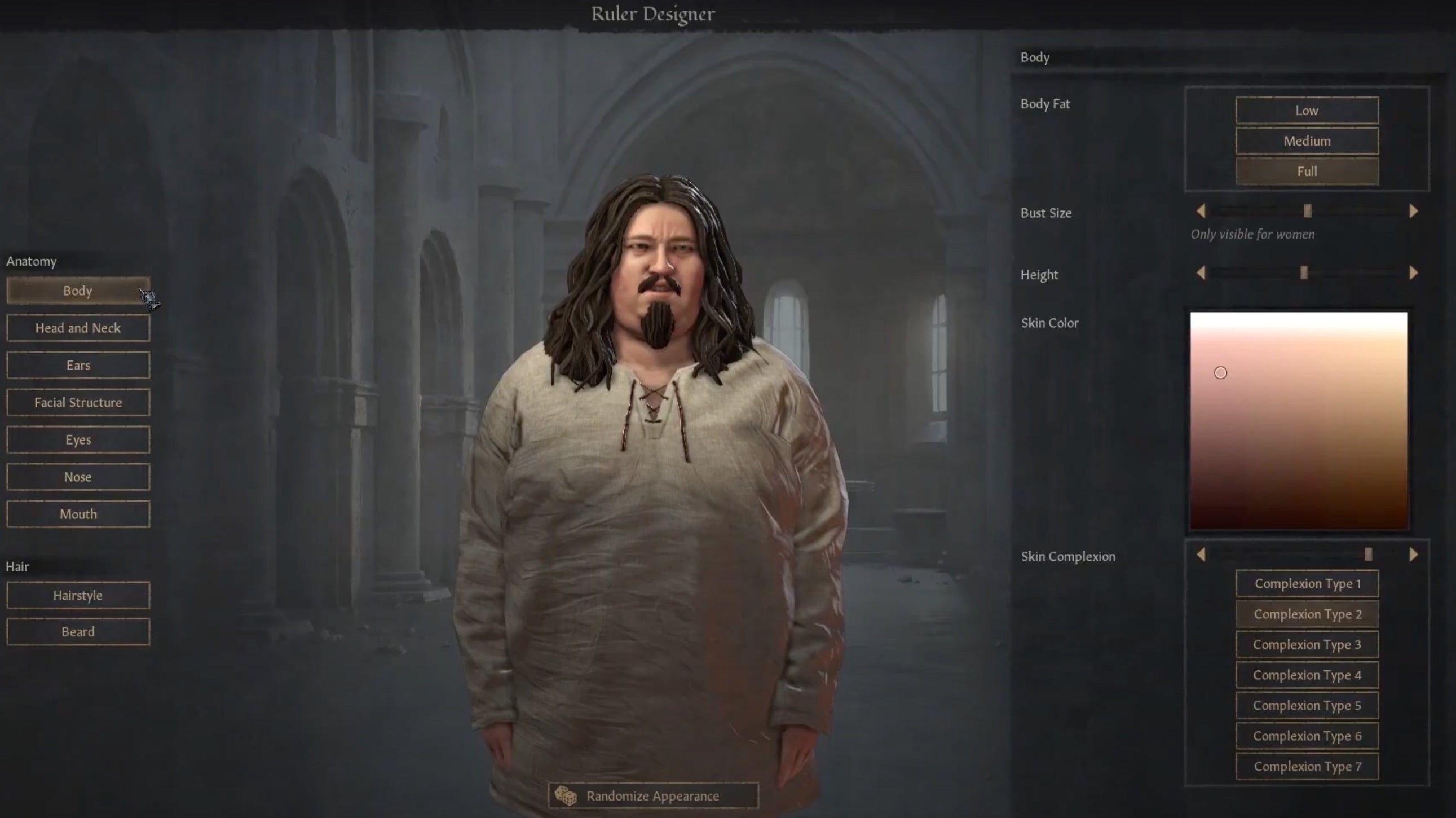Open the Body anatomy panel
Image resolution: width=1456 pixels, height=818 pixels.
click(77, 291)
